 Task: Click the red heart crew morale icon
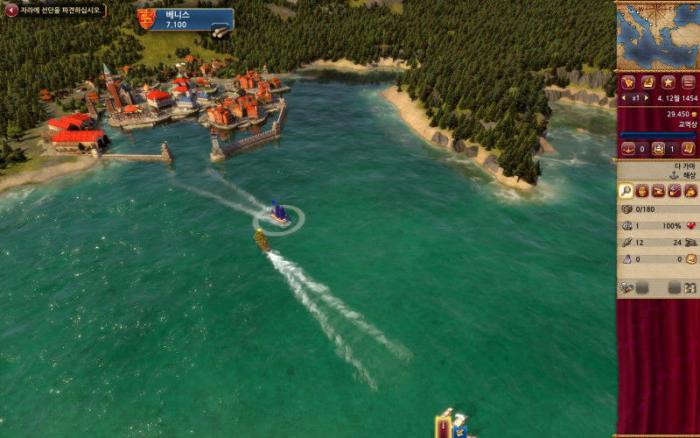pos(690,226)
